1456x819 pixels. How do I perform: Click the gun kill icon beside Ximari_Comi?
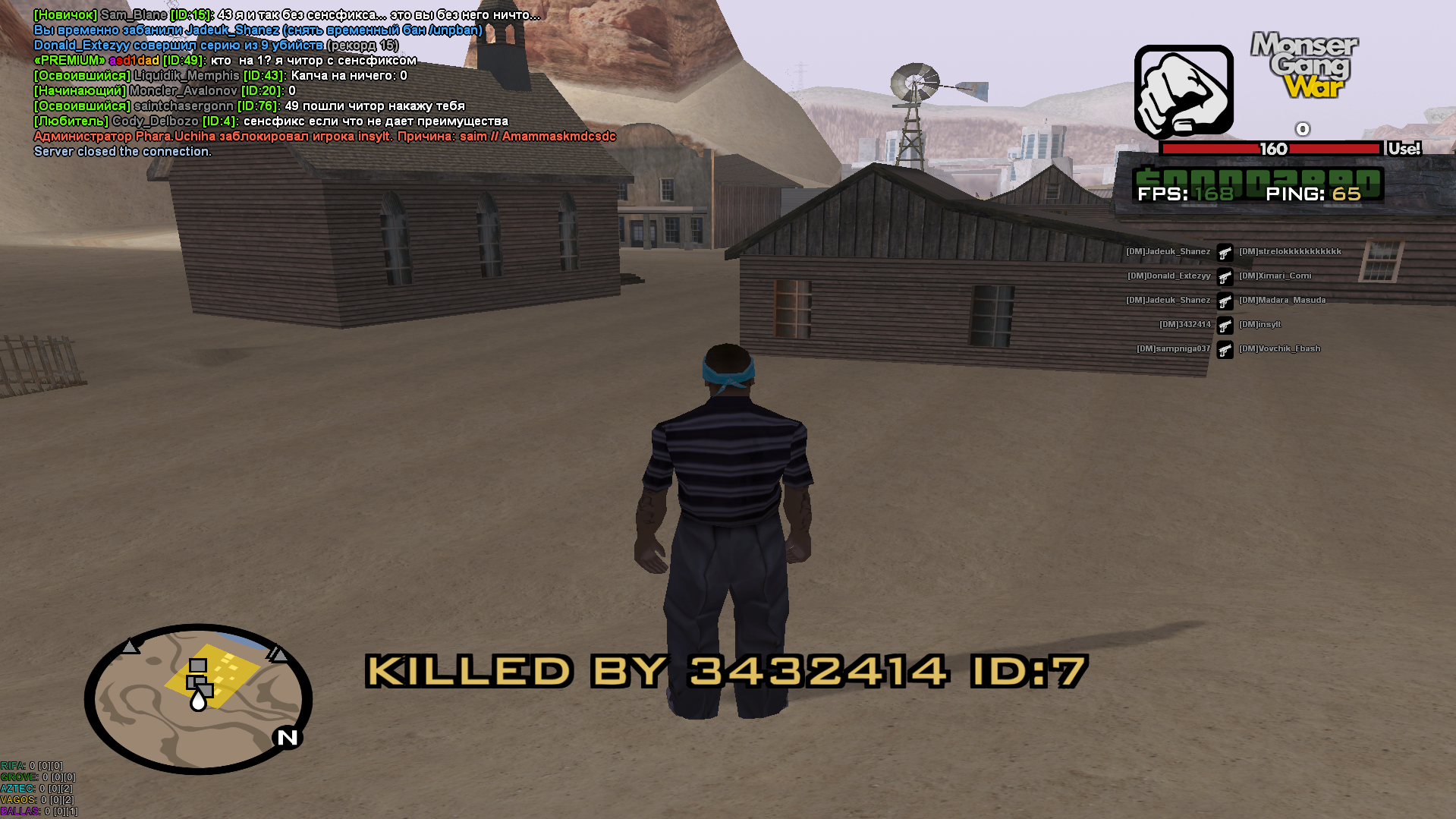click(1226, 277)
